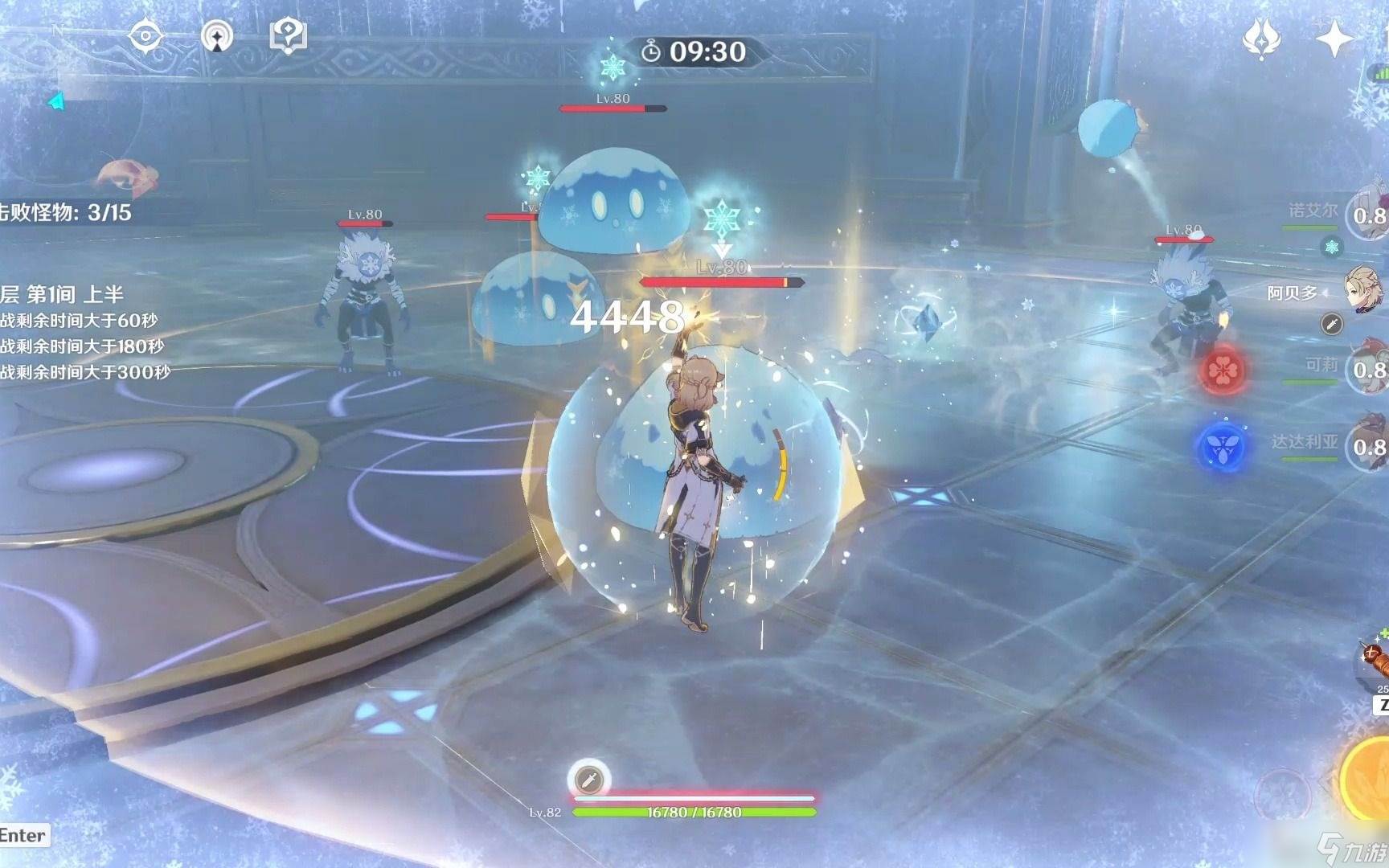Screen dimensions: 1389x868
Task: Activate the Elemental Sight eye icon
Action: tap(146, 36)
